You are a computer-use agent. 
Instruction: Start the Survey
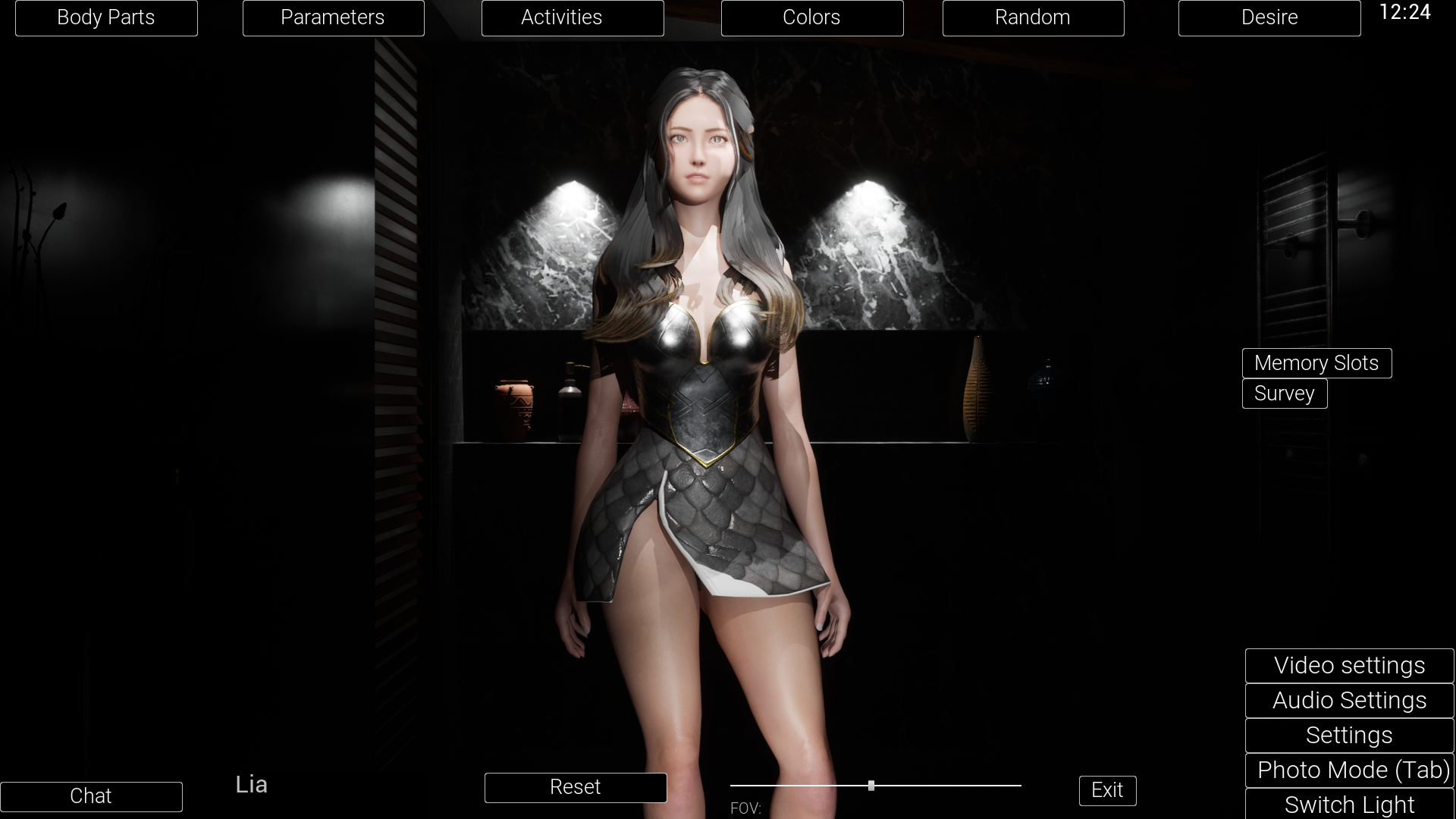[x=1284, y=394]
